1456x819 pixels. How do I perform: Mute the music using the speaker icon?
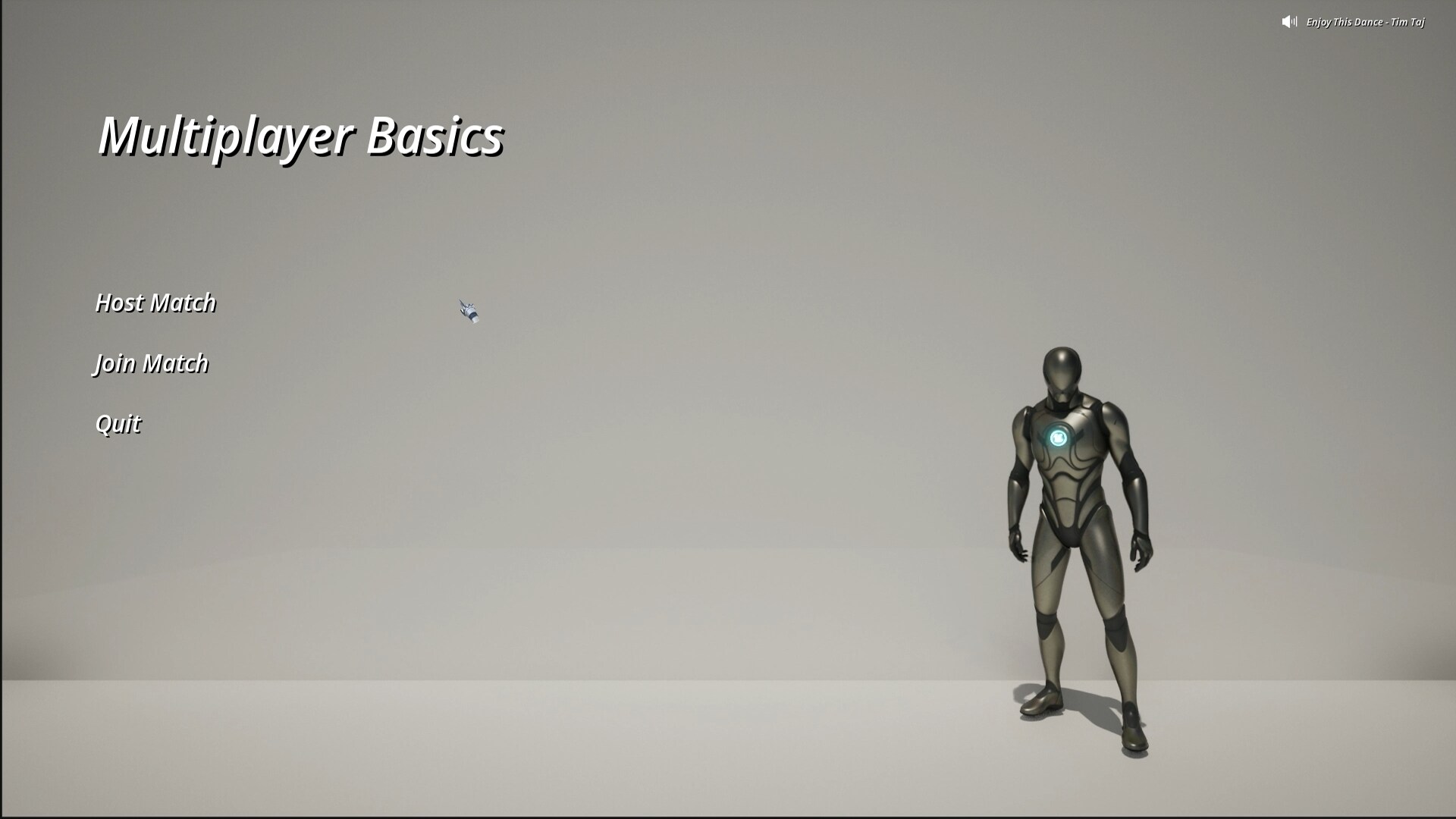pyautogui.click(x=1287, y=22)
